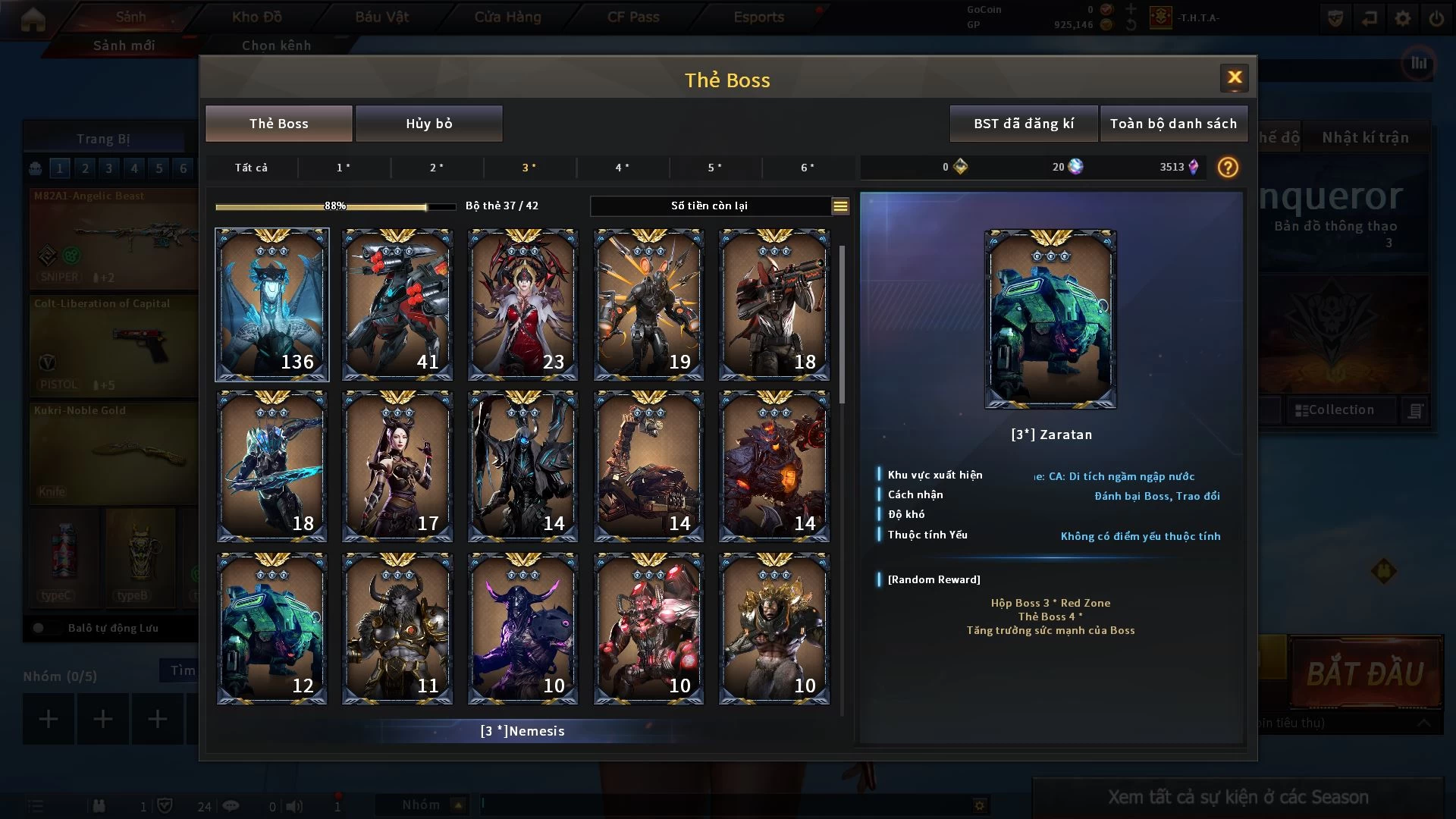The width and height of the screenshot is (1456, 819).
Task: Open BST đã đăng kí list
Action: click(1023, 124)
